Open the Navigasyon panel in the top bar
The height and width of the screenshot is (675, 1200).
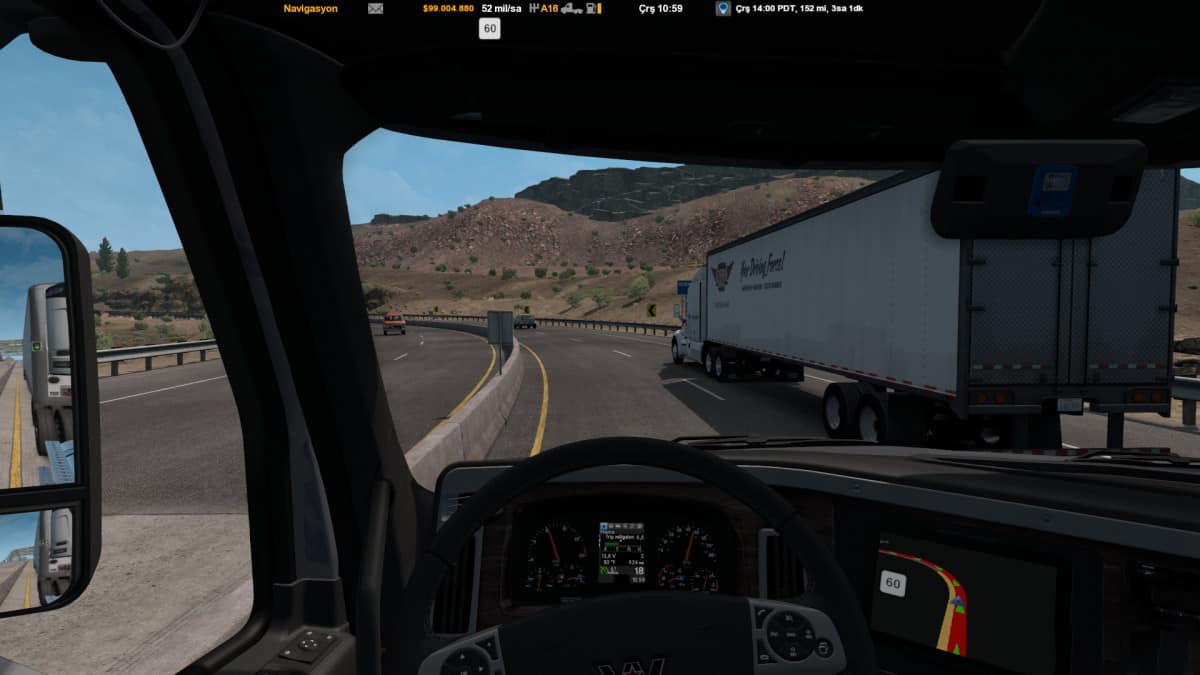click(310, 8)
